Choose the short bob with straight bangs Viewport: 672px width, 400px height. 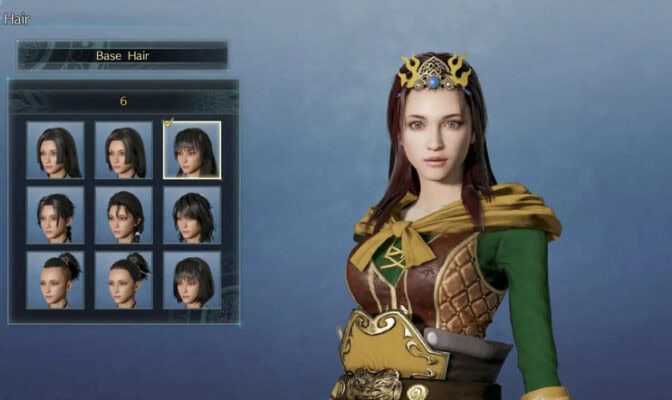192,279
